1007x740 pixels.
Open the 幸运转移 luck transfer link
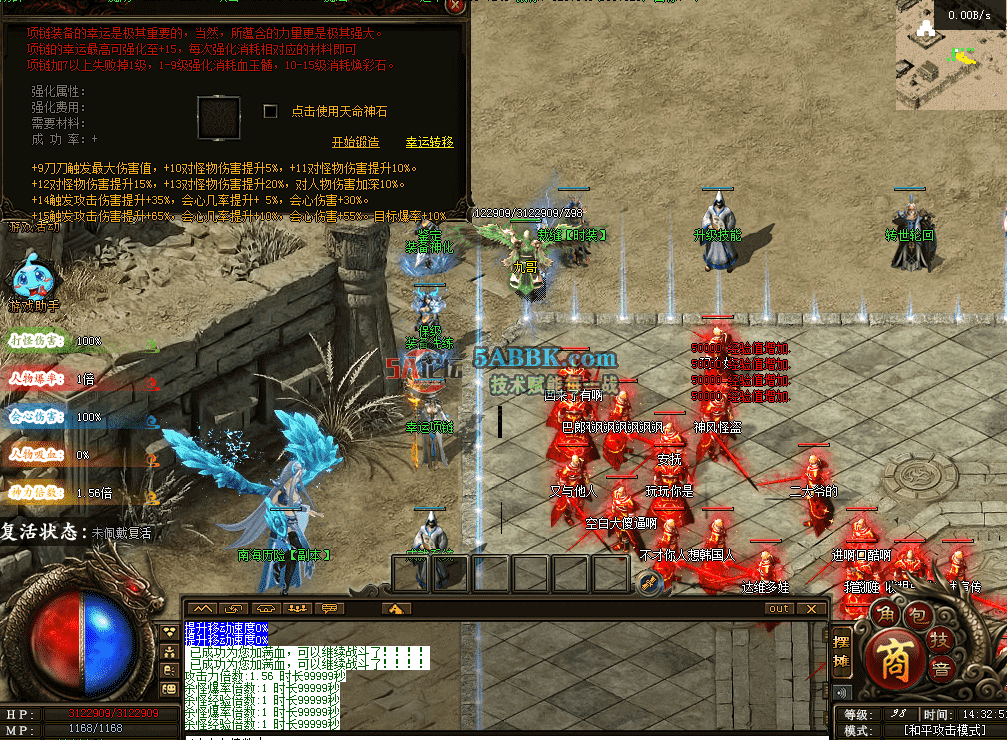(429, 142)
